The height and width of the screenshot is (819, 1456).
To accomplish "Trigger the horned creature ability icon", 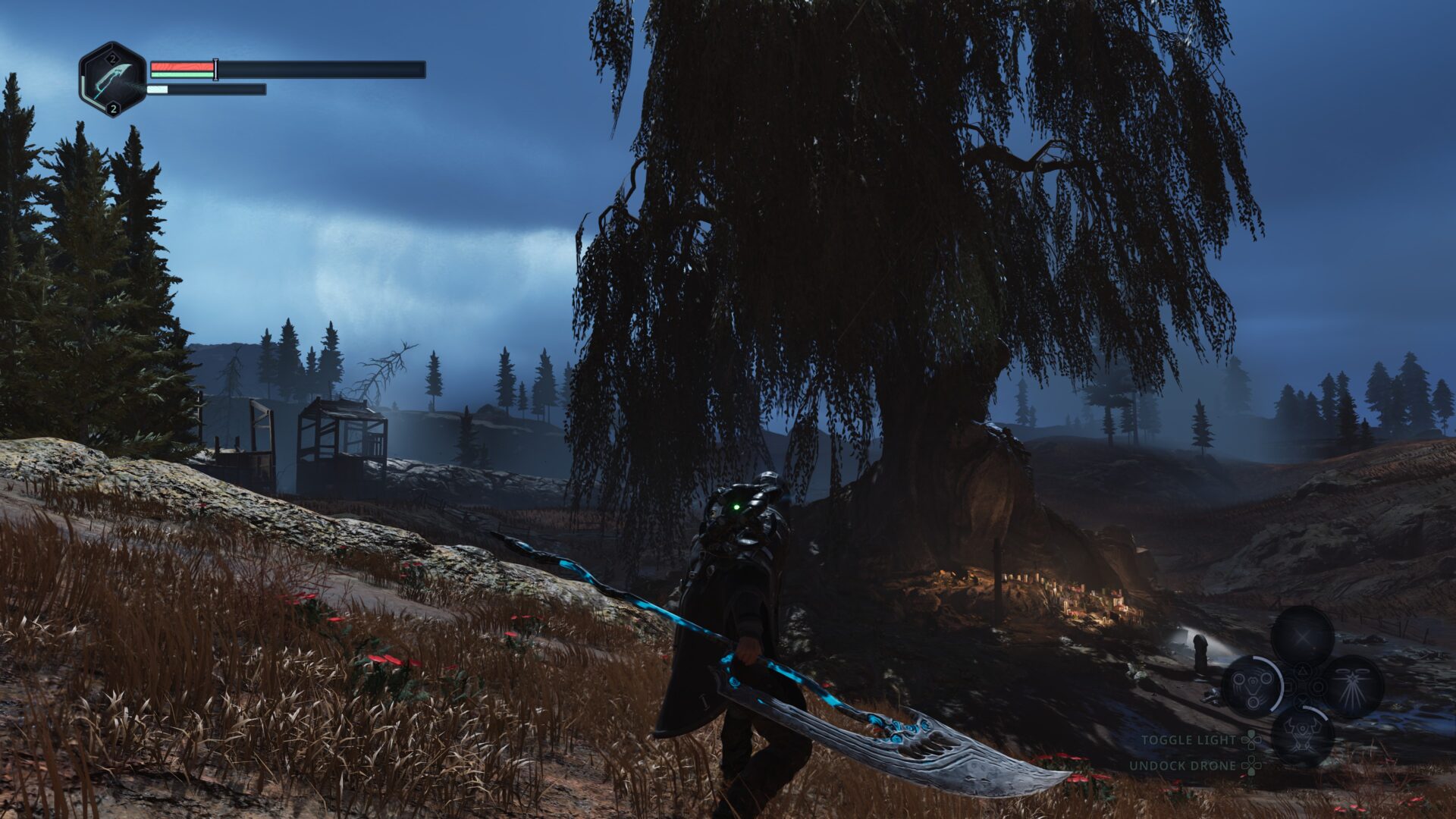I will pyautogui.click(x=1302, y=734).
